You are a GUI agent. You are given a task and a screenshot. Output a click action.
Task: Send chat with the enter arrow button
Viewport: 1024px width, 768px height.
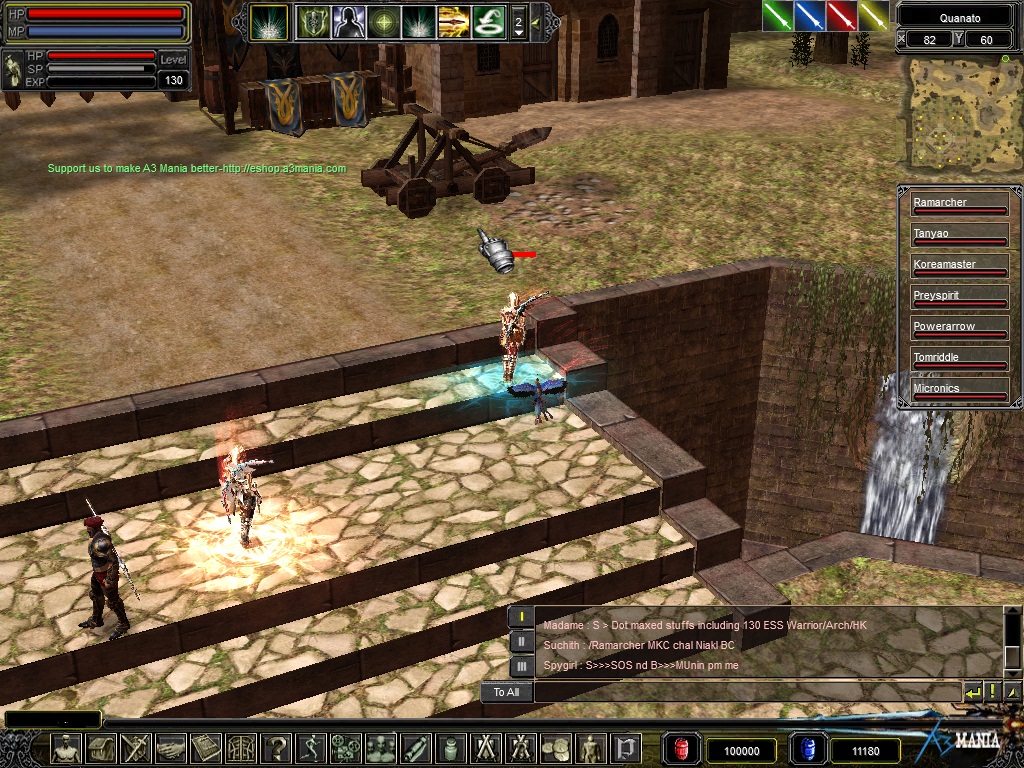(x=972, y=692)
